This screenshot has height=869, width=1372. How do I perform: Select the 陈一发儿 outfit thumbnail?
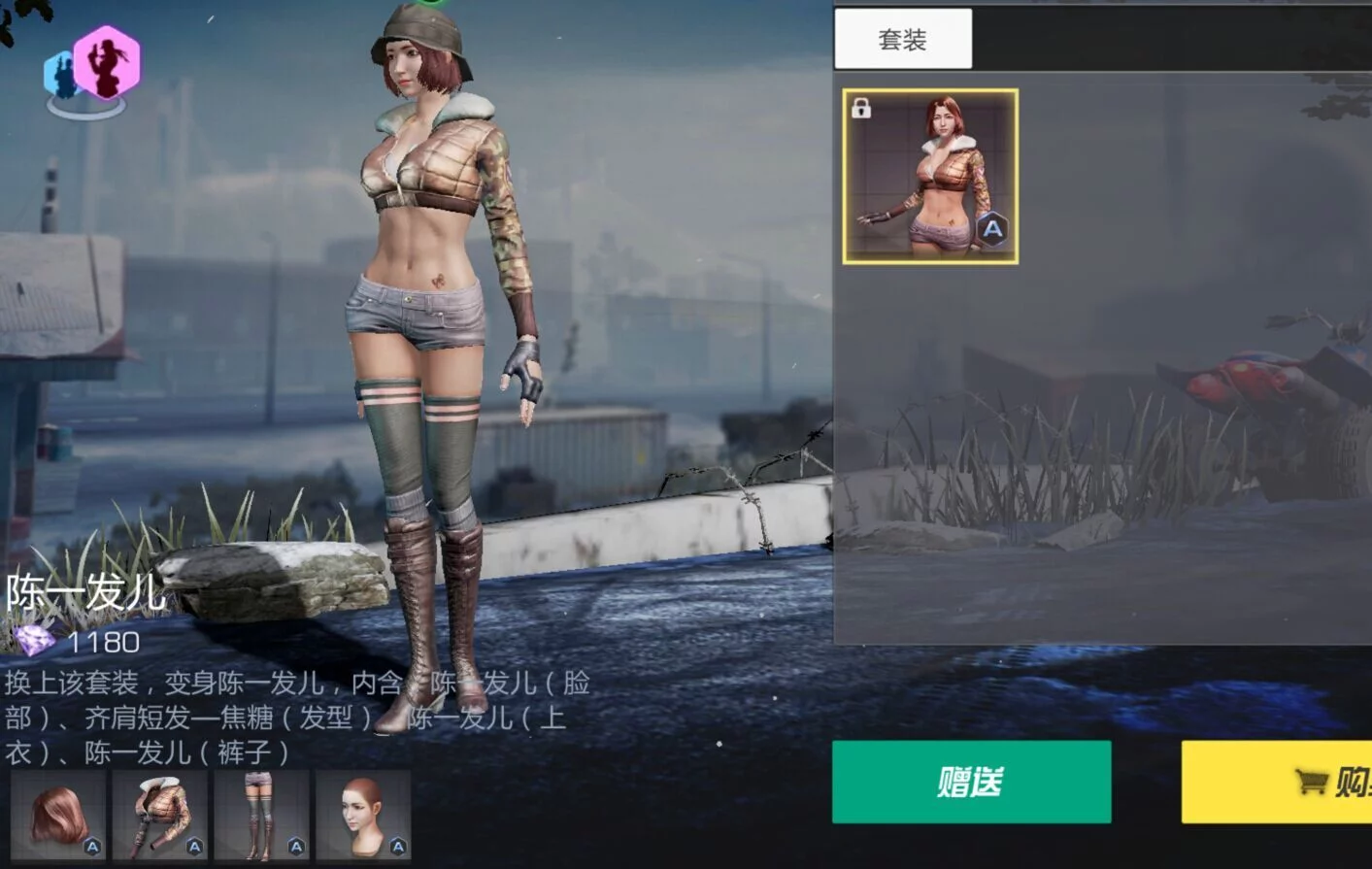tap(930, 177)
